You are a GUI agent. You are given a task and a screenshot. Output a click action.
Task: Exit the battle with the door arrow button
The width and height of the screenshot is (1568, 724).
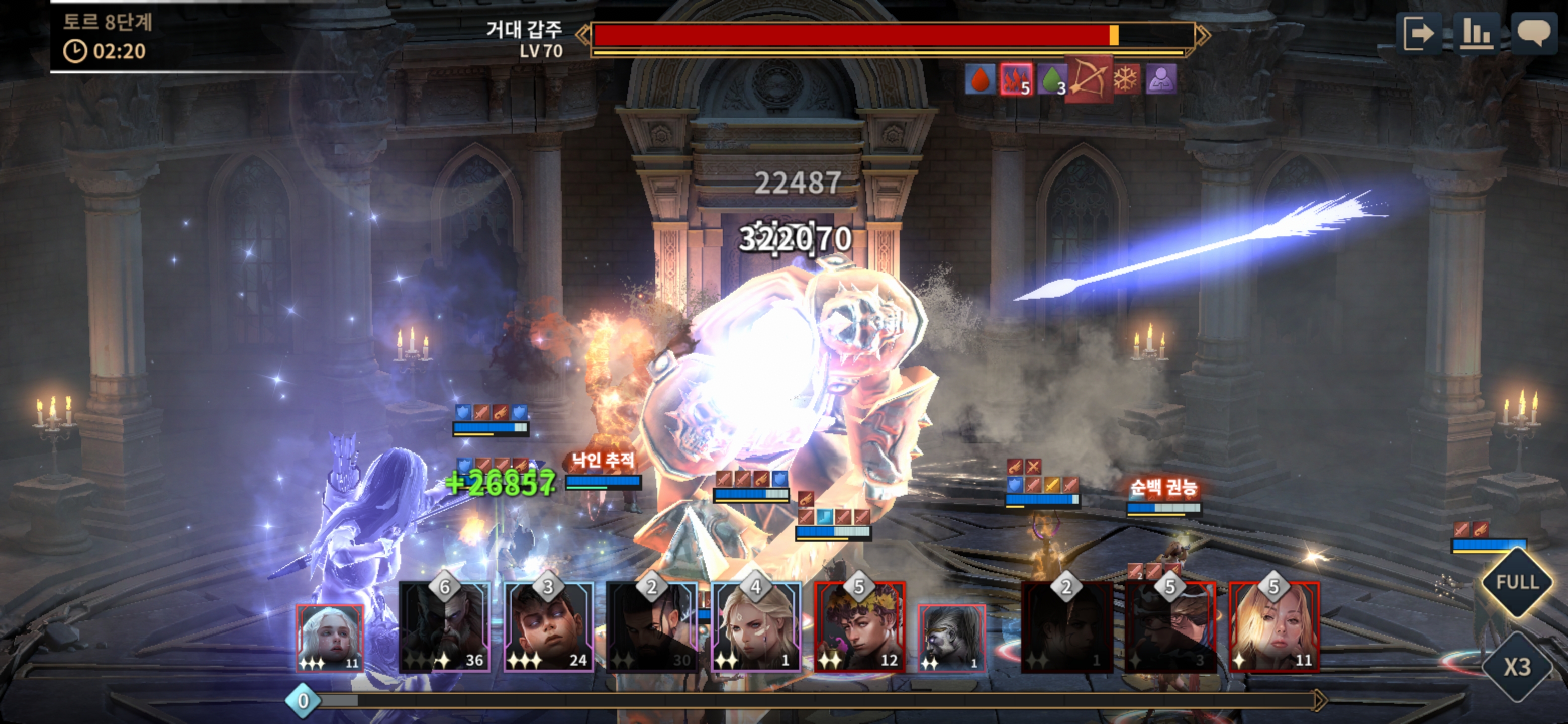click(x=1418, y=33)
